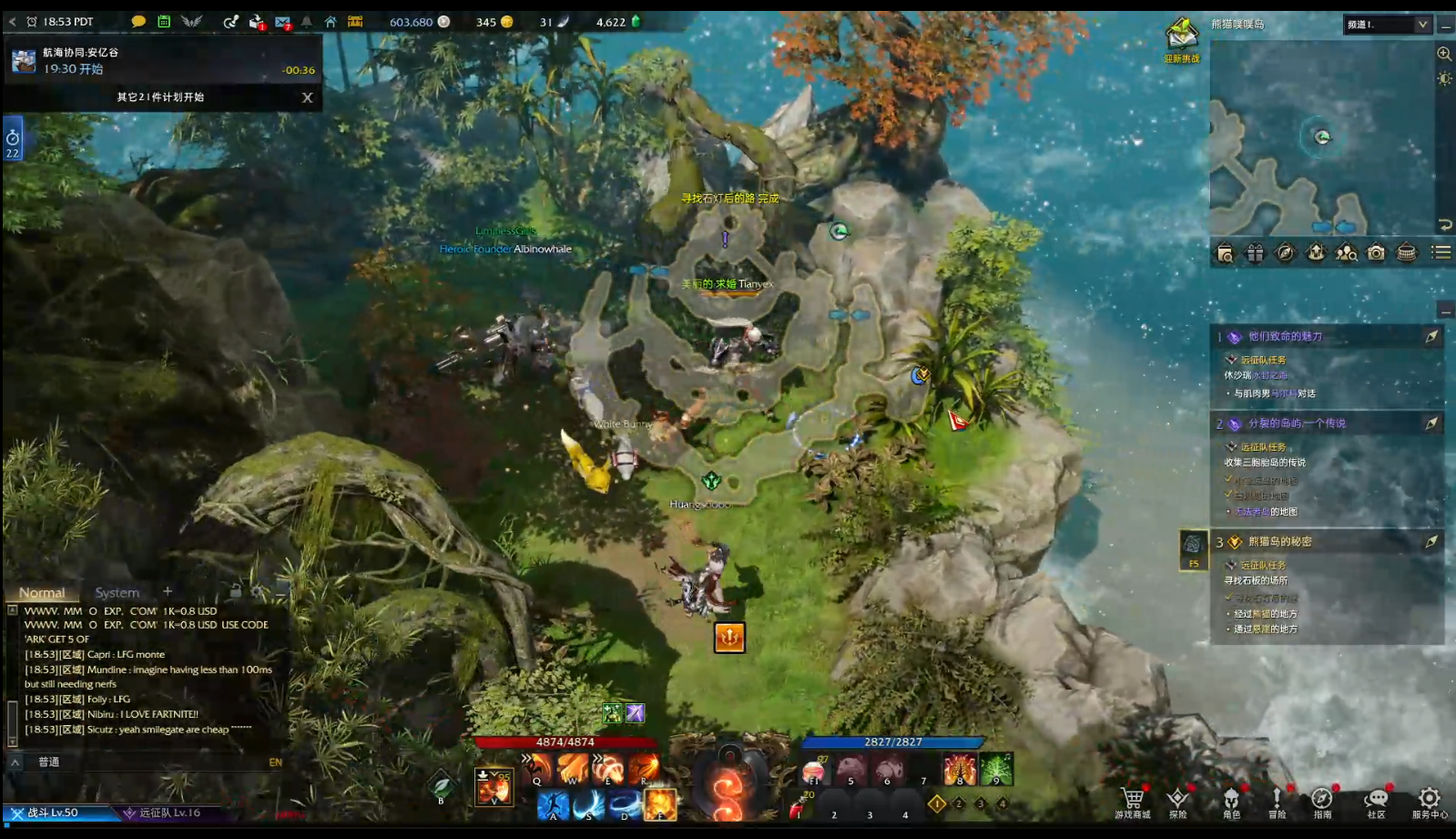Open the character (角色) menu
Screen dimensions: 1456x839
[1231, 801]
